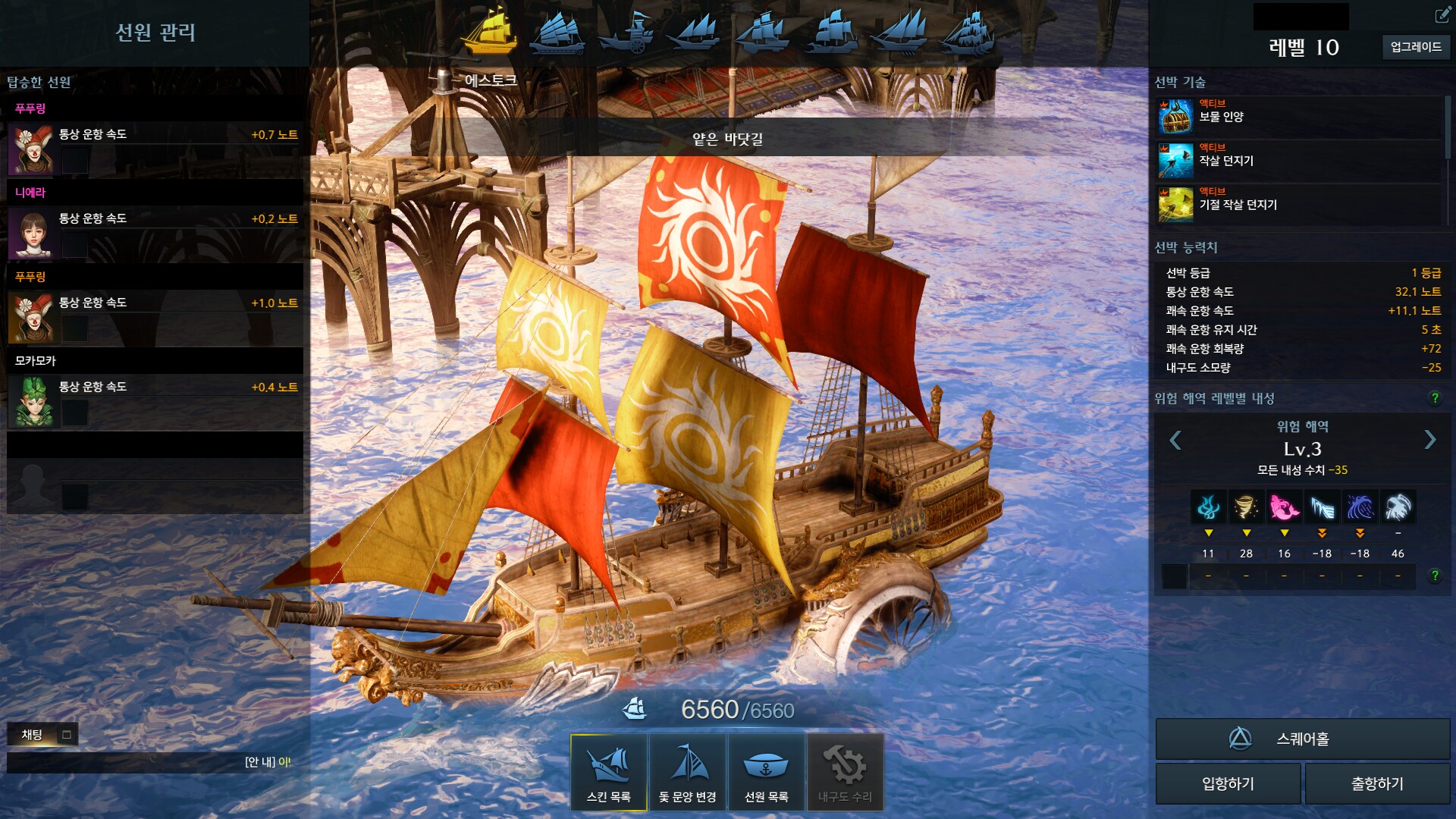Image resolution: width=1456 pixels, height=819 pixels.
Task: Select the tornado hazard resistance icon
Action: click(x=1246, y=507)
